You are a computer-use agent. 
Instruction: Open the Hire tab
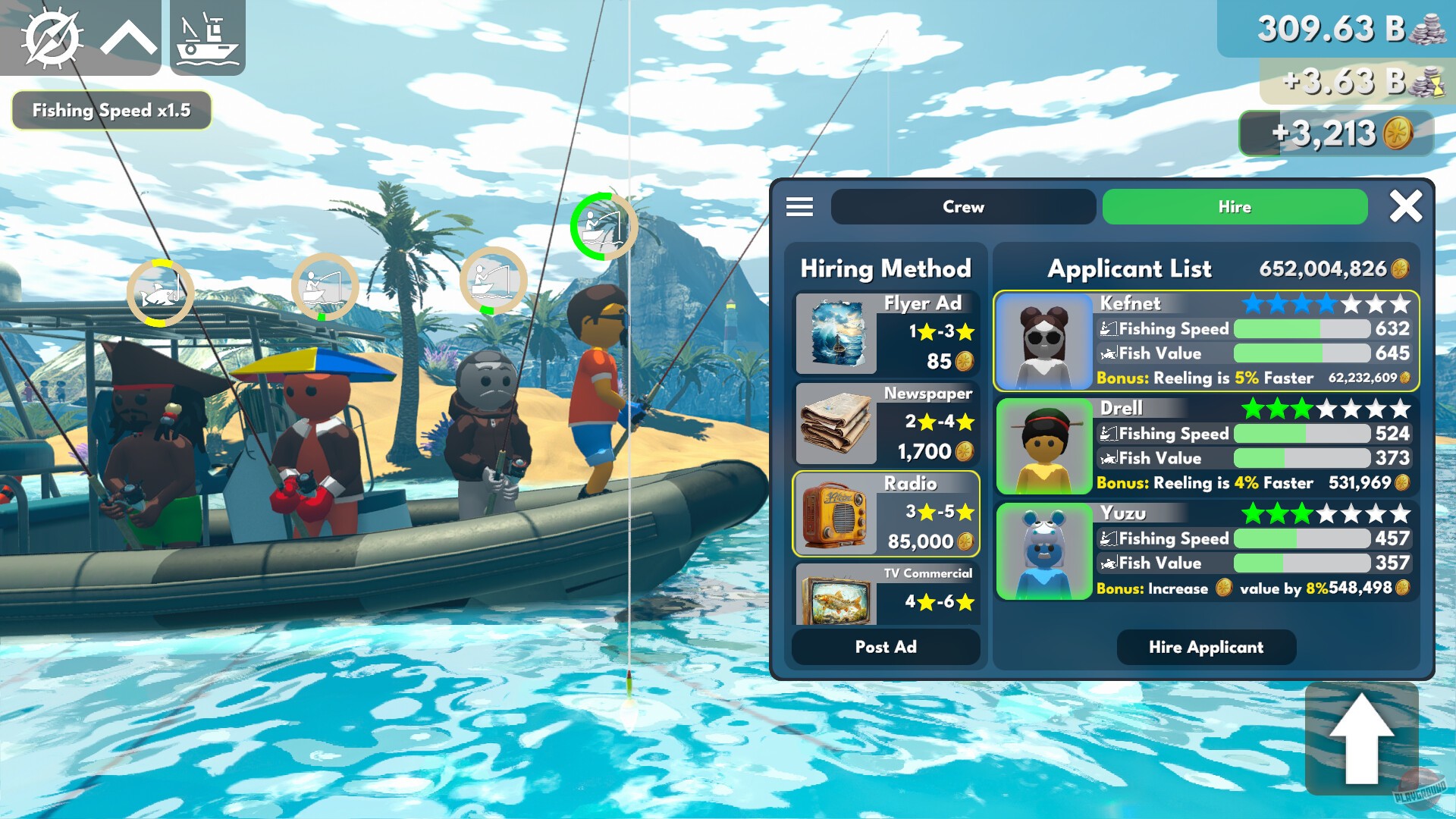1234,206
